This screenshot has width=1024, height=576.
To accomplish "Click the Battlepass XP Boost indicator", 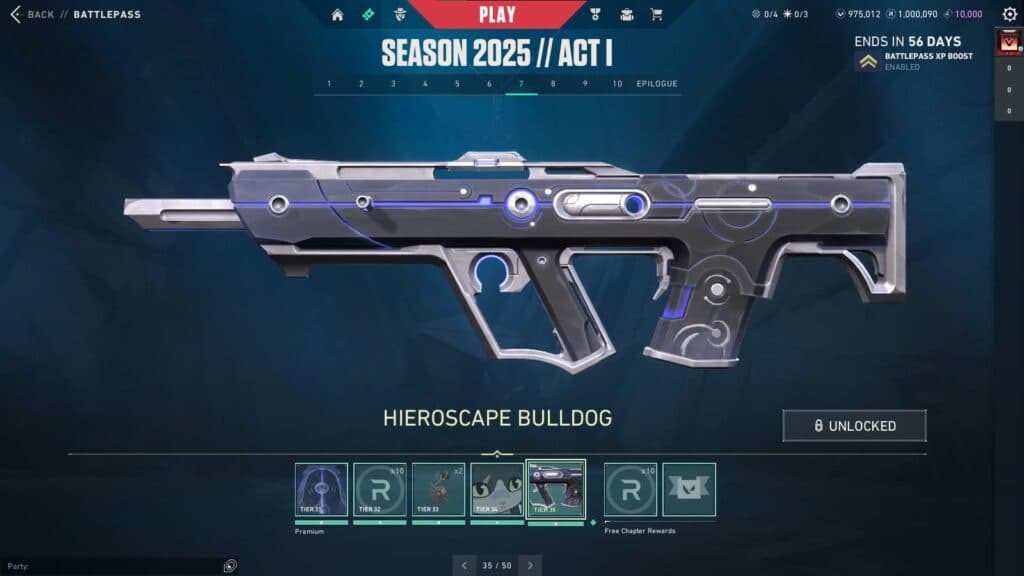I will pyautogui.click(x=915, y=61).
